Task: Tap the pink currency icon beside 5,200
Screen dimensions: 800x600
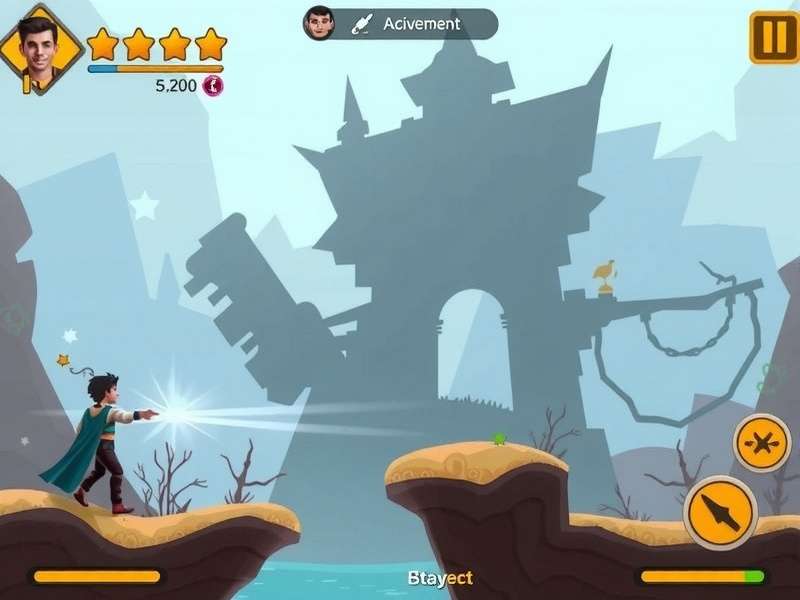Action: [212, 86]
